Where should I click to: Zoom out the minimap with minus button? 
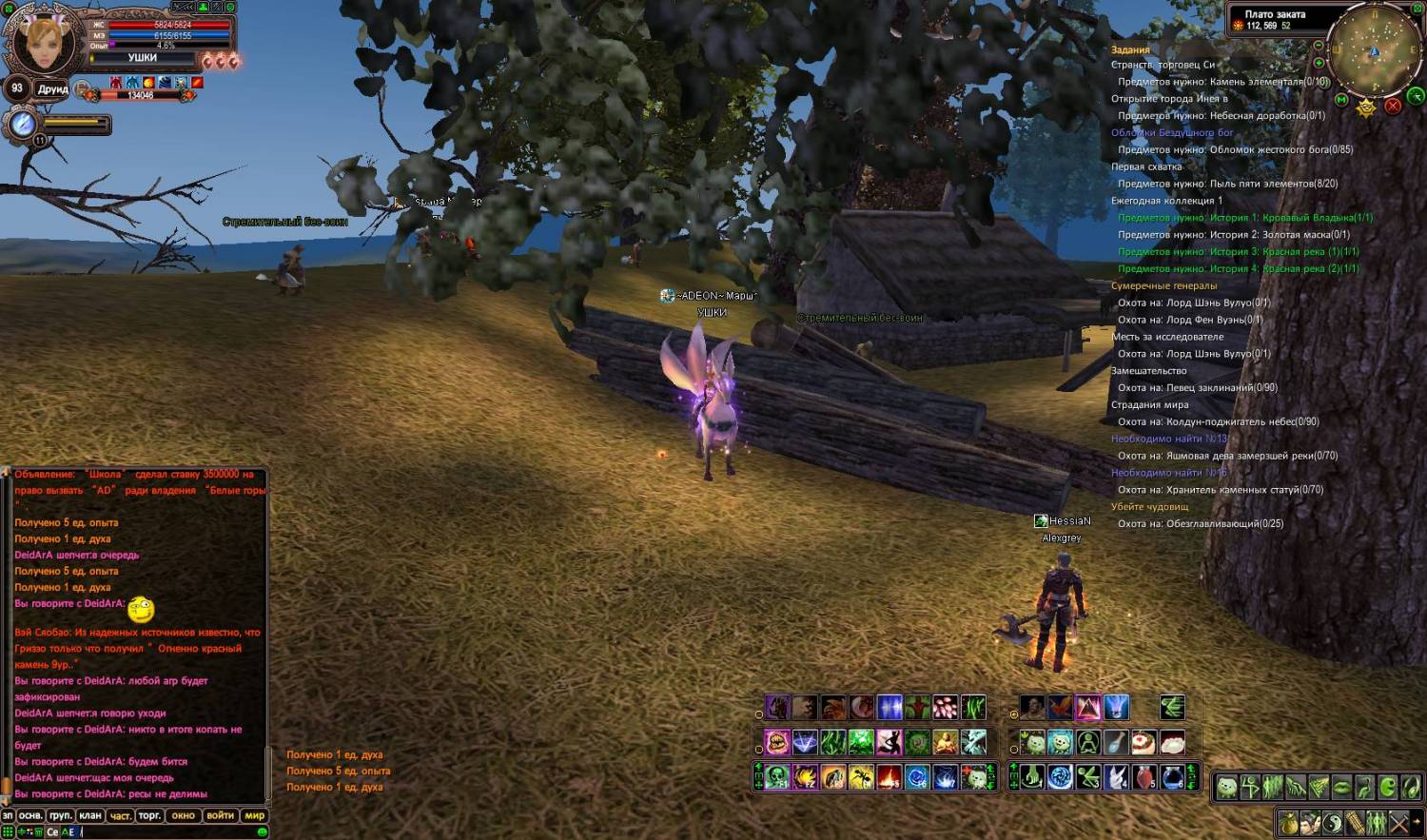point(1319,46)
